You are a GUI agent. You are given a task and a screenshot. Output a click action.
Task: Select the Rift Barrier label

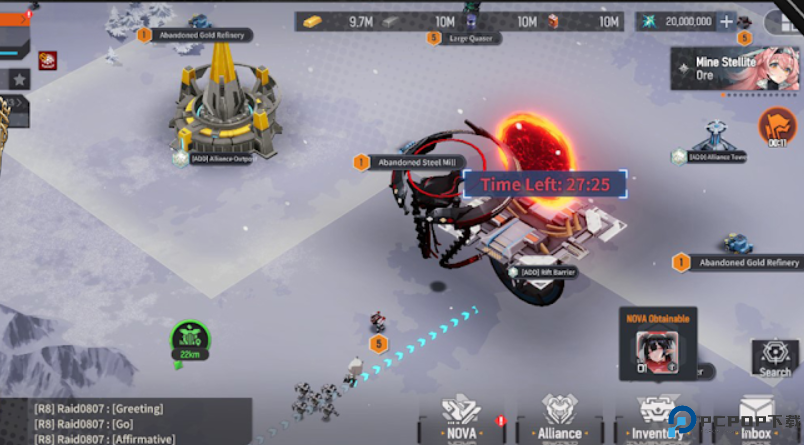pos(550,271)
